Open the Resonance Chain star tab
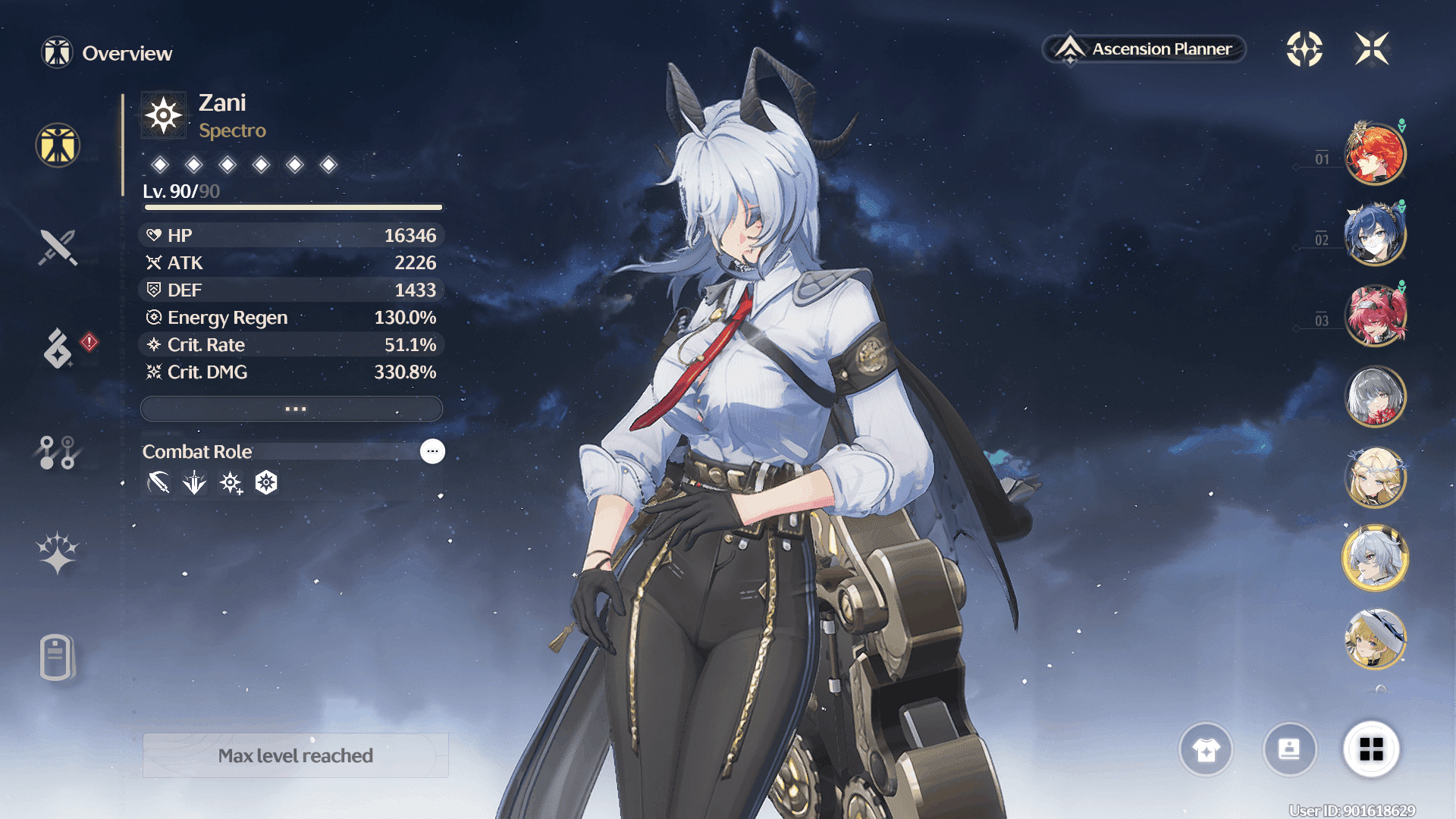The image size is (1456, 819). coord(58,553)
